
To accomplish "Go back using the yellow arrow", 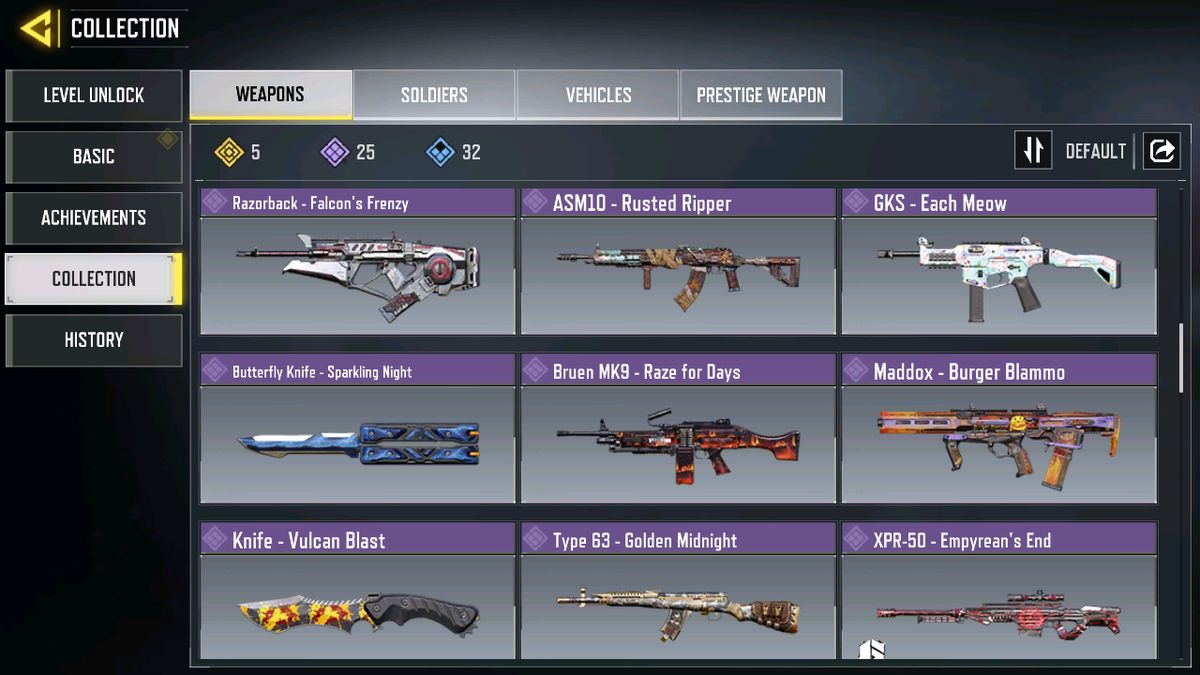I will tap(36, 29).
